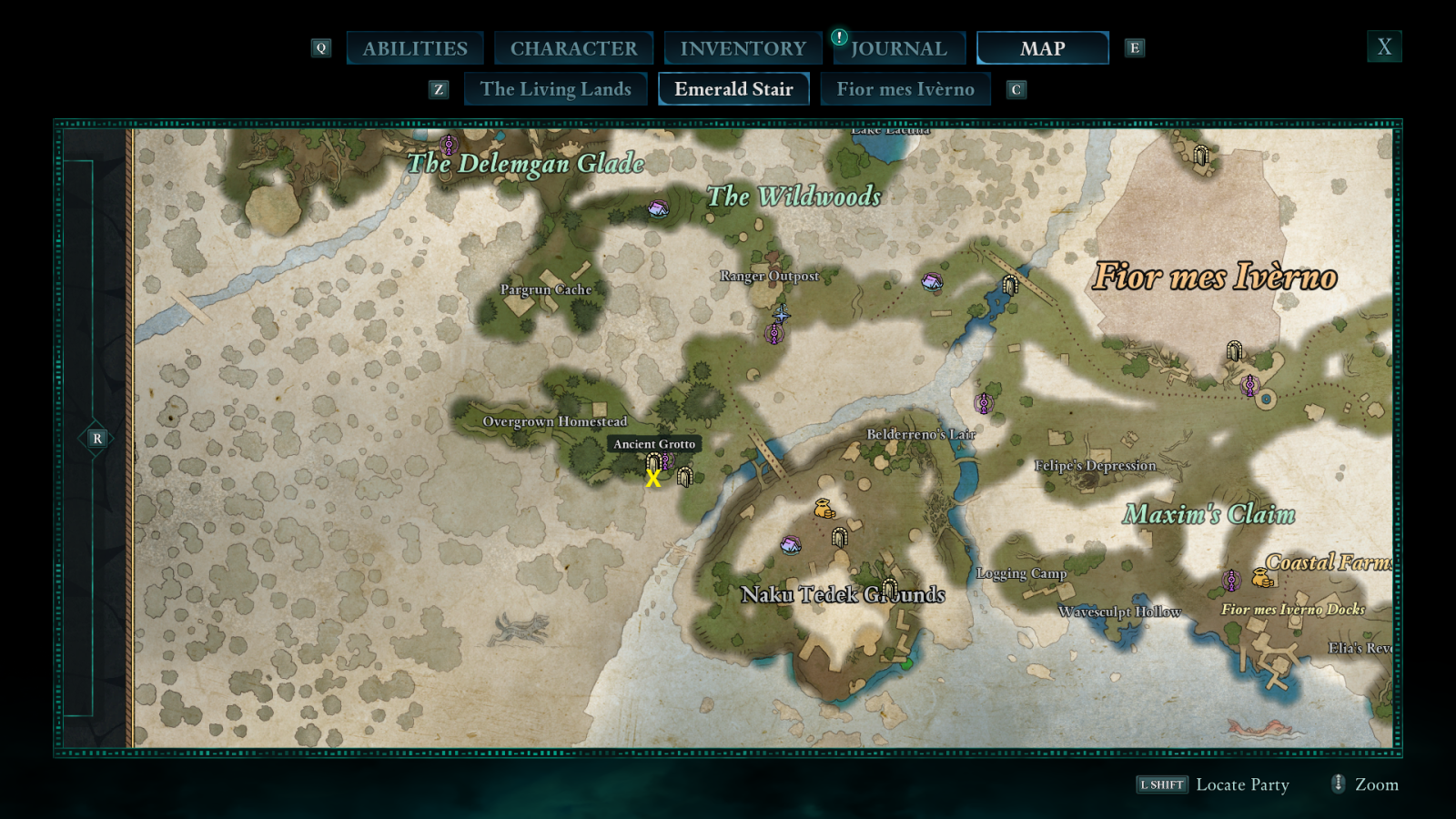Image resolution: width=1456 pixels, height=819 pixels.
Task: Open the INVENTORY tab
Action: 742,47
